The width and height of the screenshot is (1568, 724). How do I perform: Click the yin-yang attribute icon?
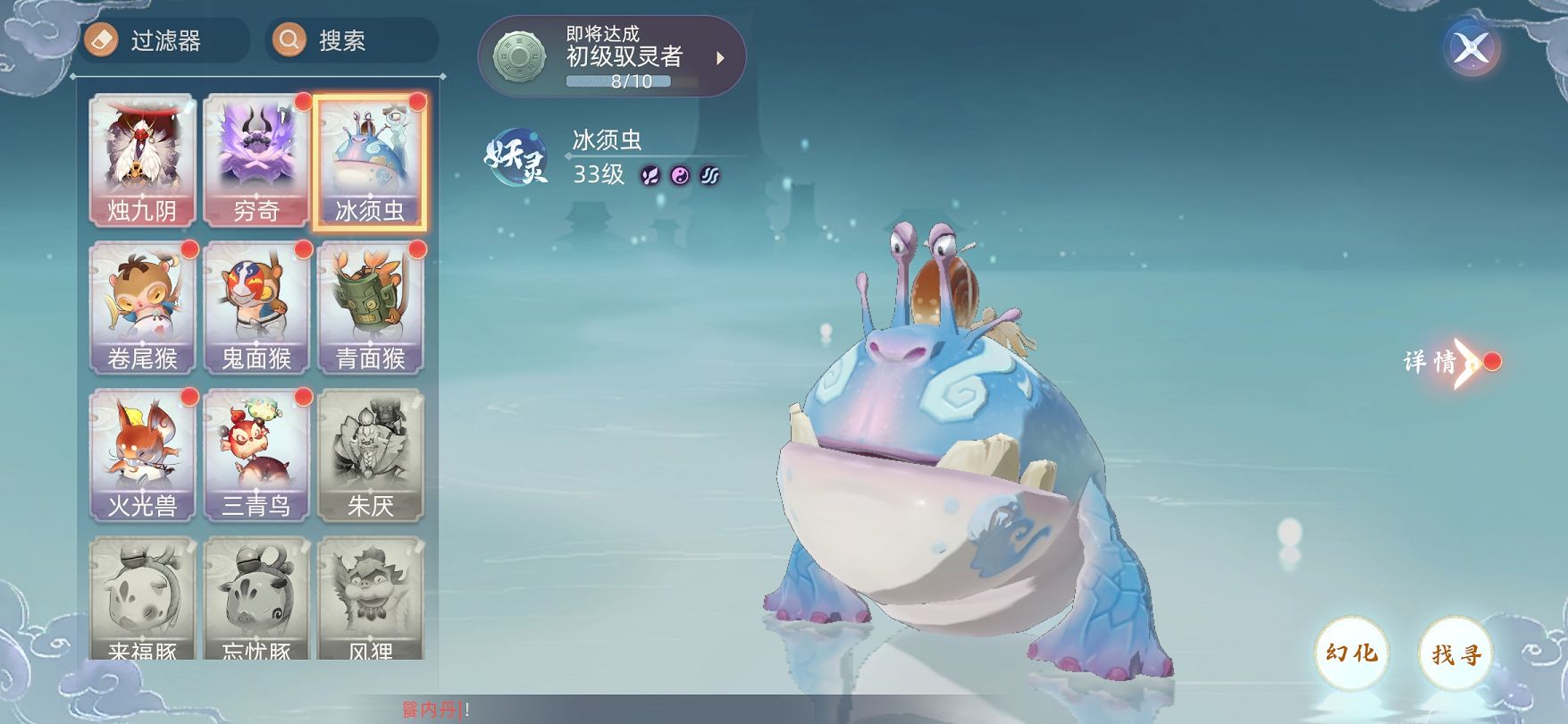(x=681, y=175)
